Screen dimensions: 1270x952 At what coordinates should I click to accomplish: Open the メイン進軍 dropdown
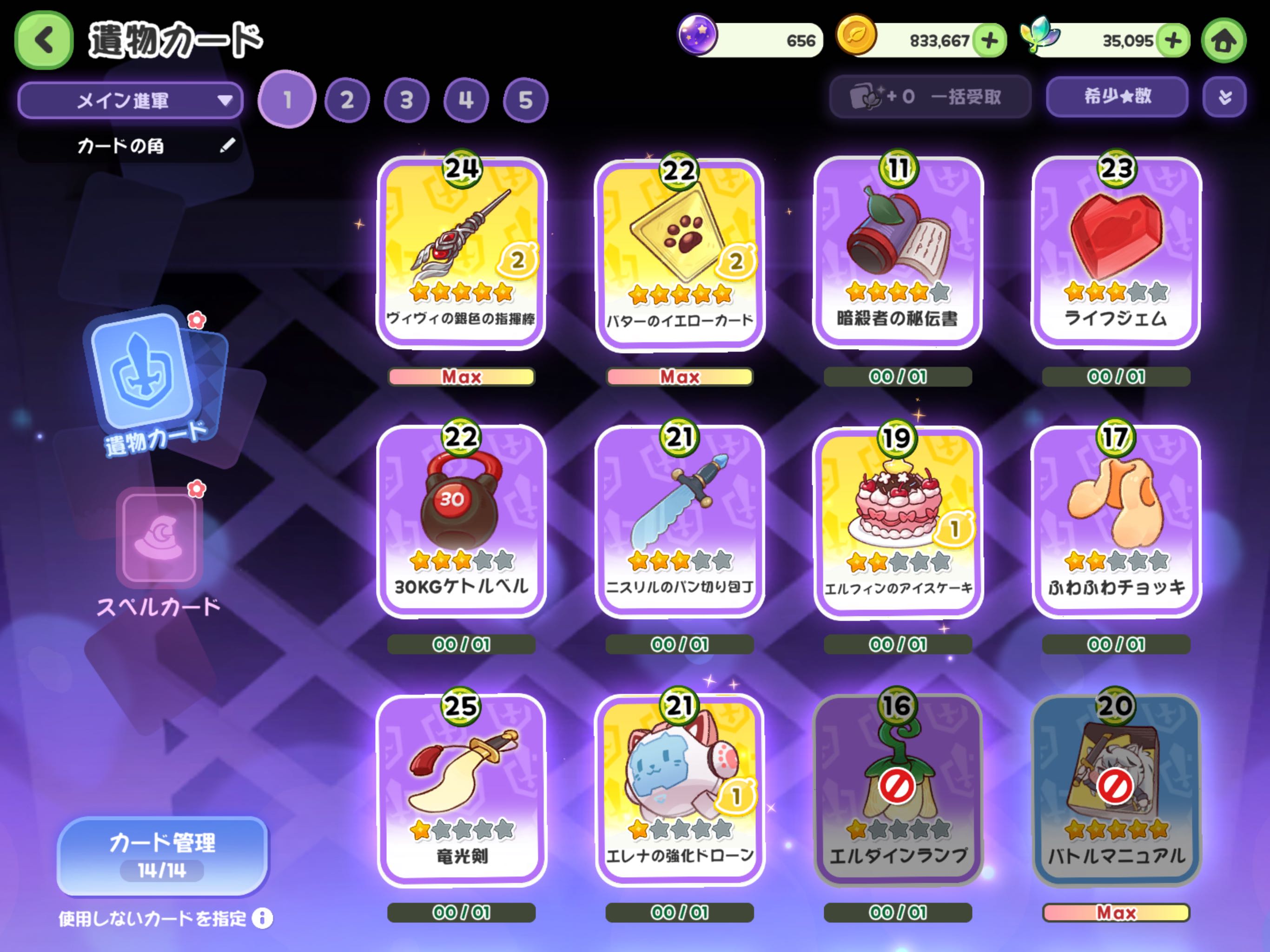pos(130,100)
